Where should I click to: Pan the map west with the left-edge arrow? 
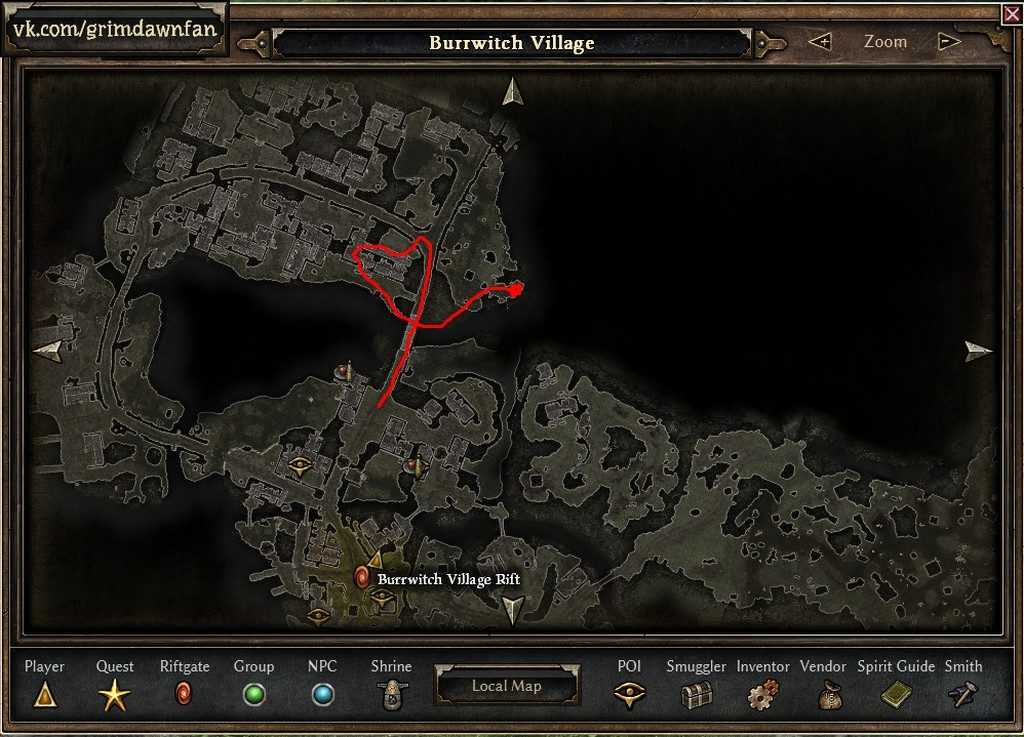coord(47,349)
